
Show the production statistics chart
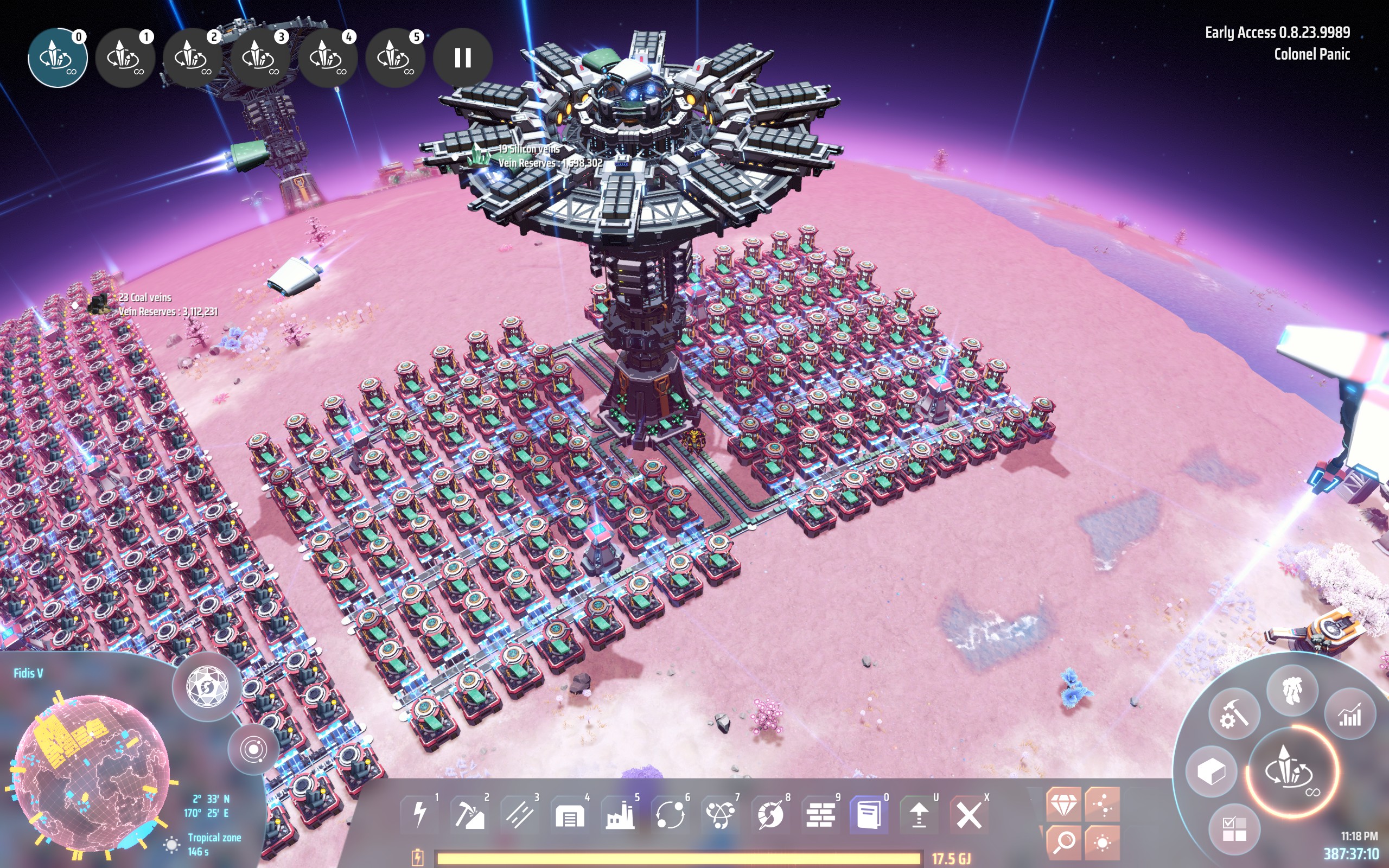coord(1349,716)
